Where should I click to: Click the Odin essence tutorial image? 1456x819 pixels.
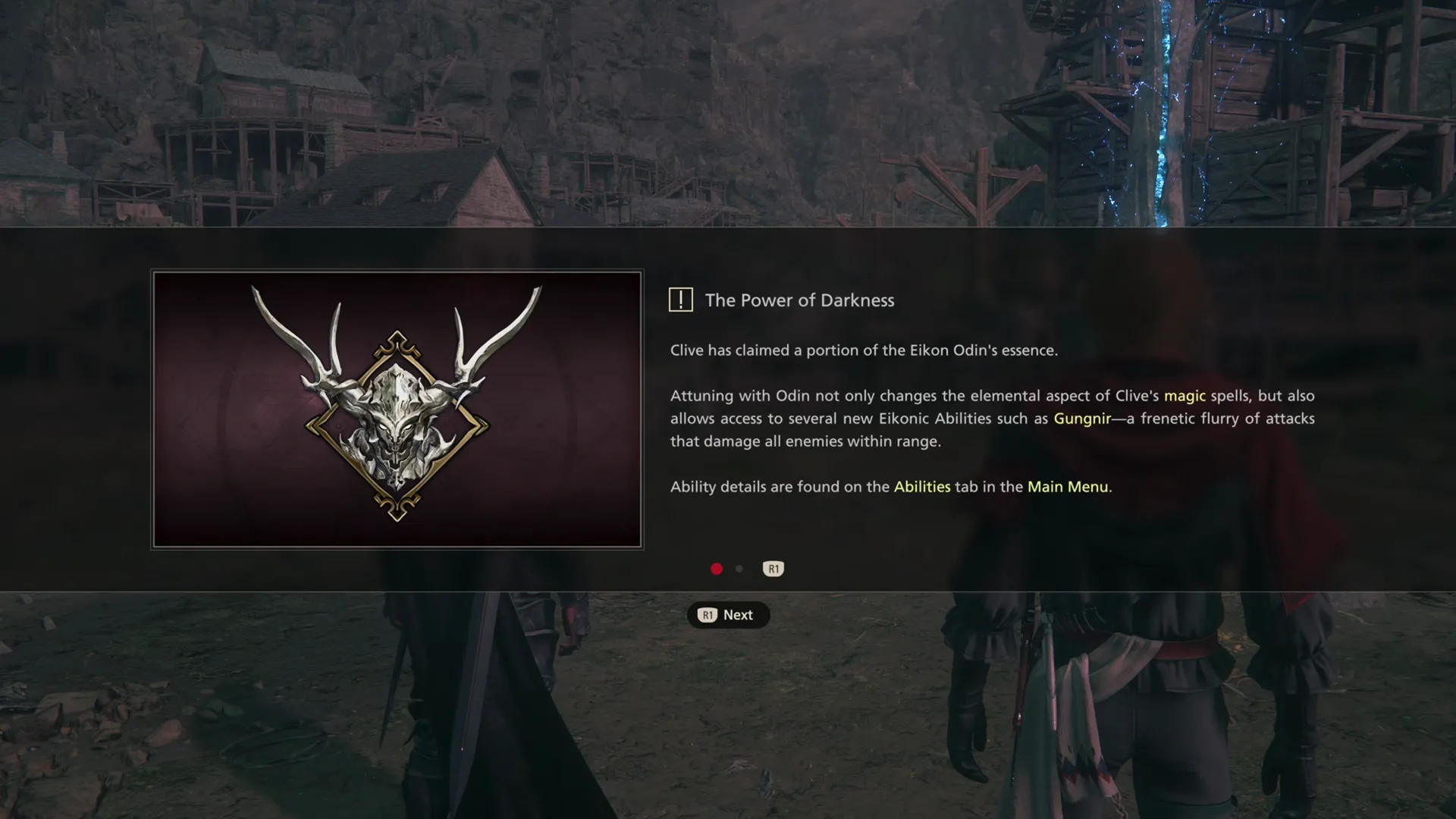396,409
